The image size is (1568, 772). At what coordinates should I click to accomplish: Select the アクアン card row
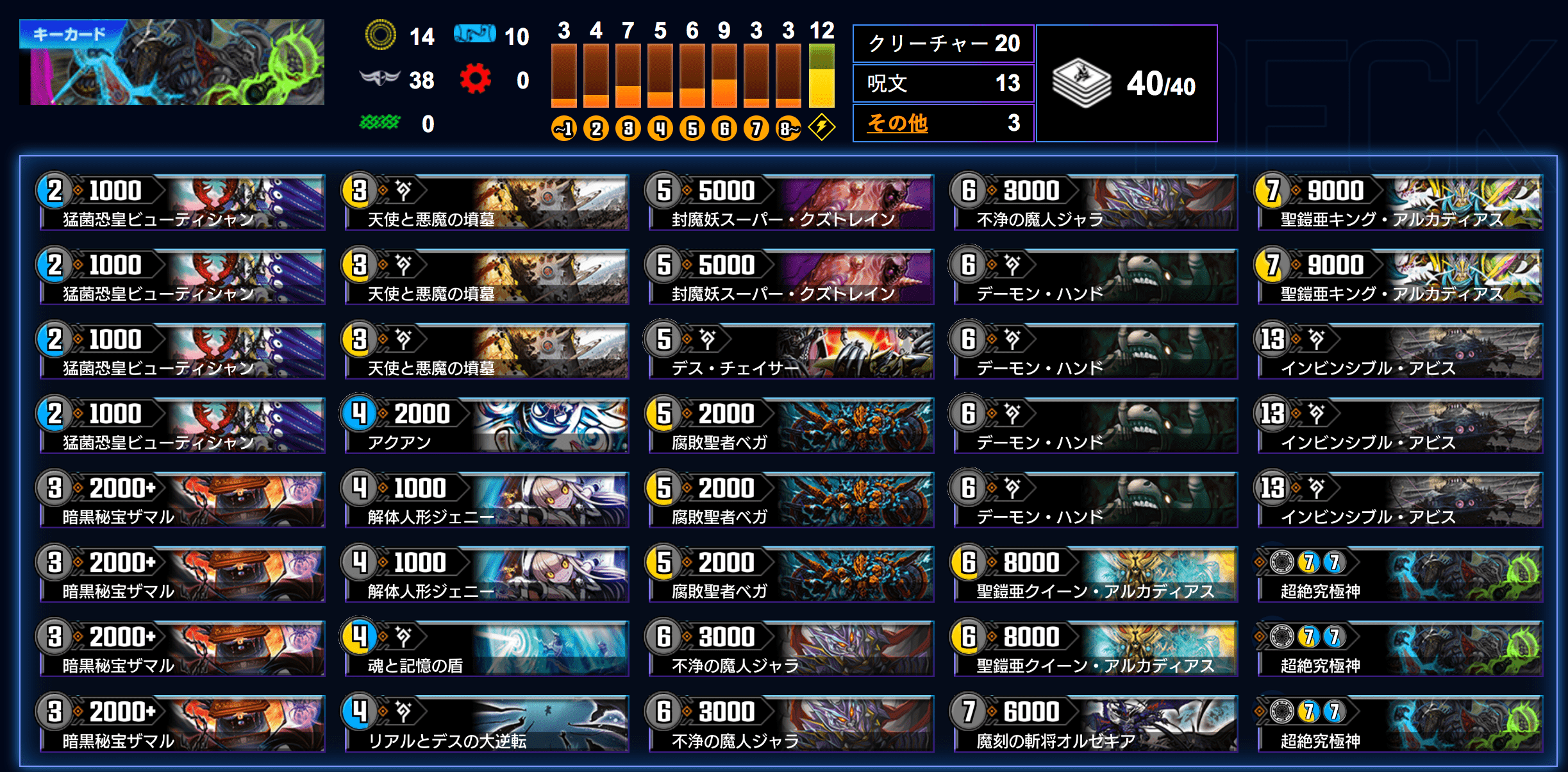pyautogui.click(x=486, y=426)
